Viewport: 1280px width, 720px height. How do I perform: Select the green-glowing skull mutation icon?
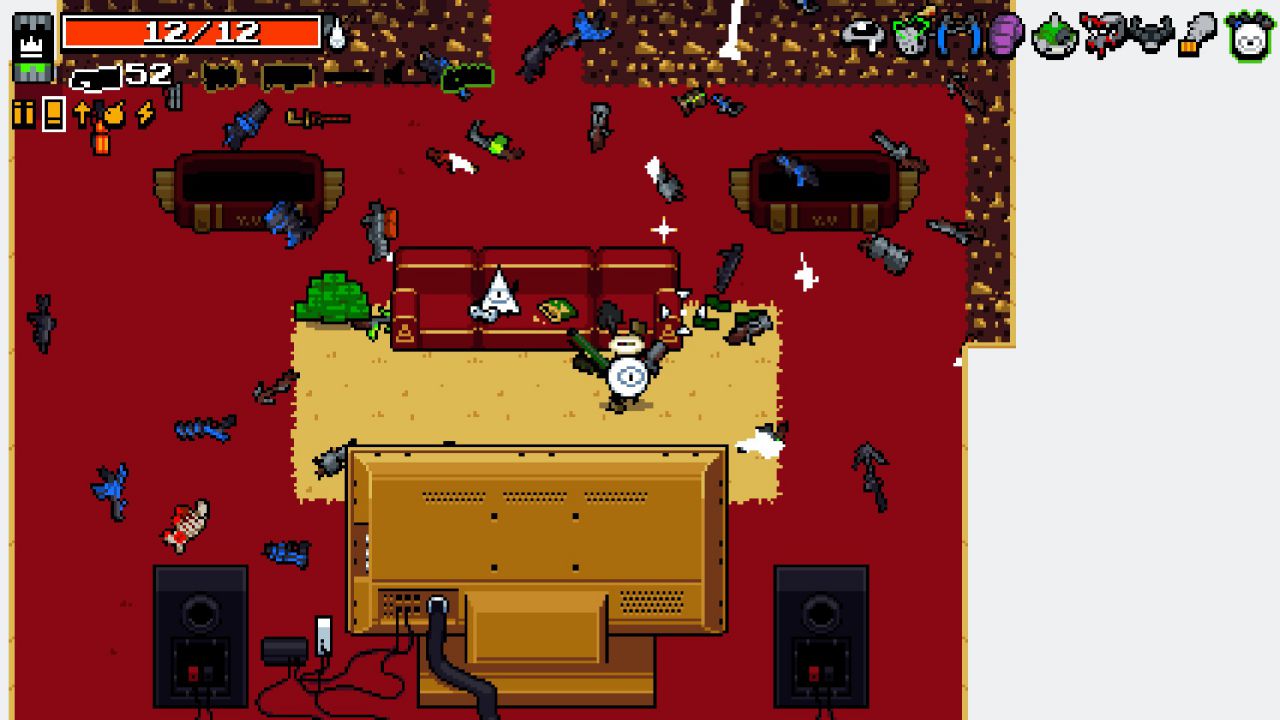pyautogui.click(x=911, y=36)
